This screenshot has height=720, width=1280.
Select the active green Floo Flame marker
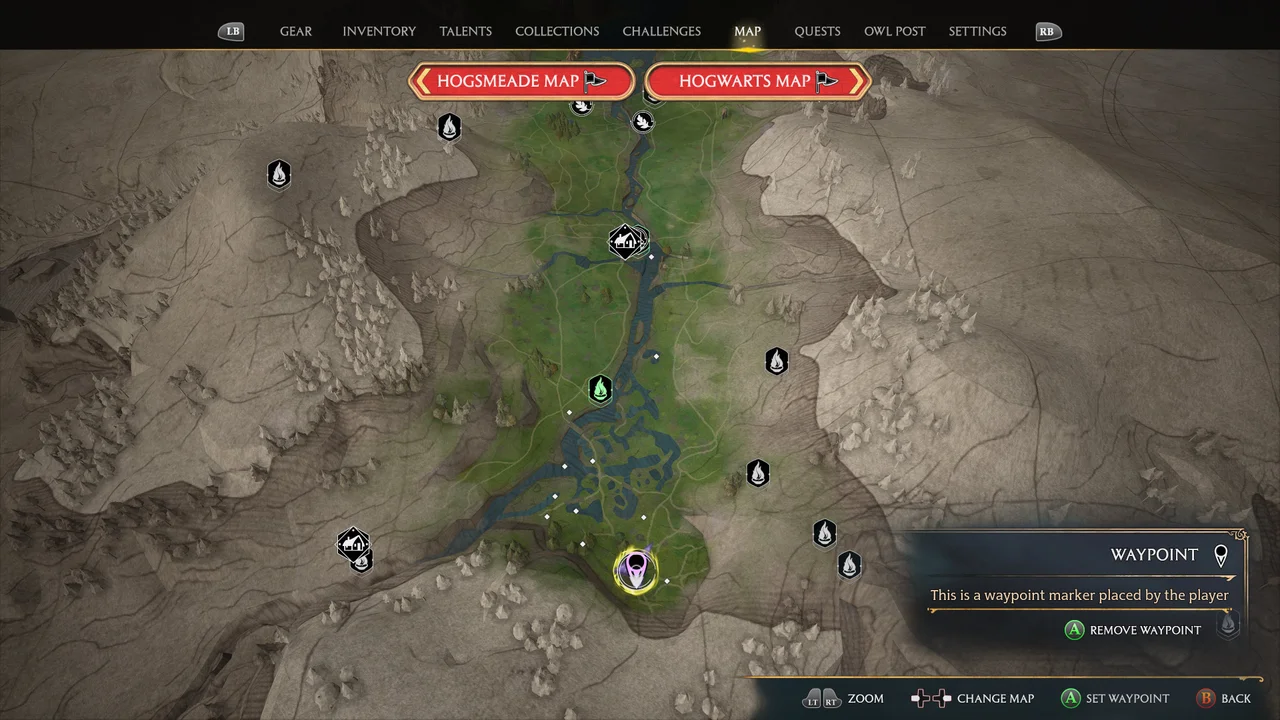(599, 389)
